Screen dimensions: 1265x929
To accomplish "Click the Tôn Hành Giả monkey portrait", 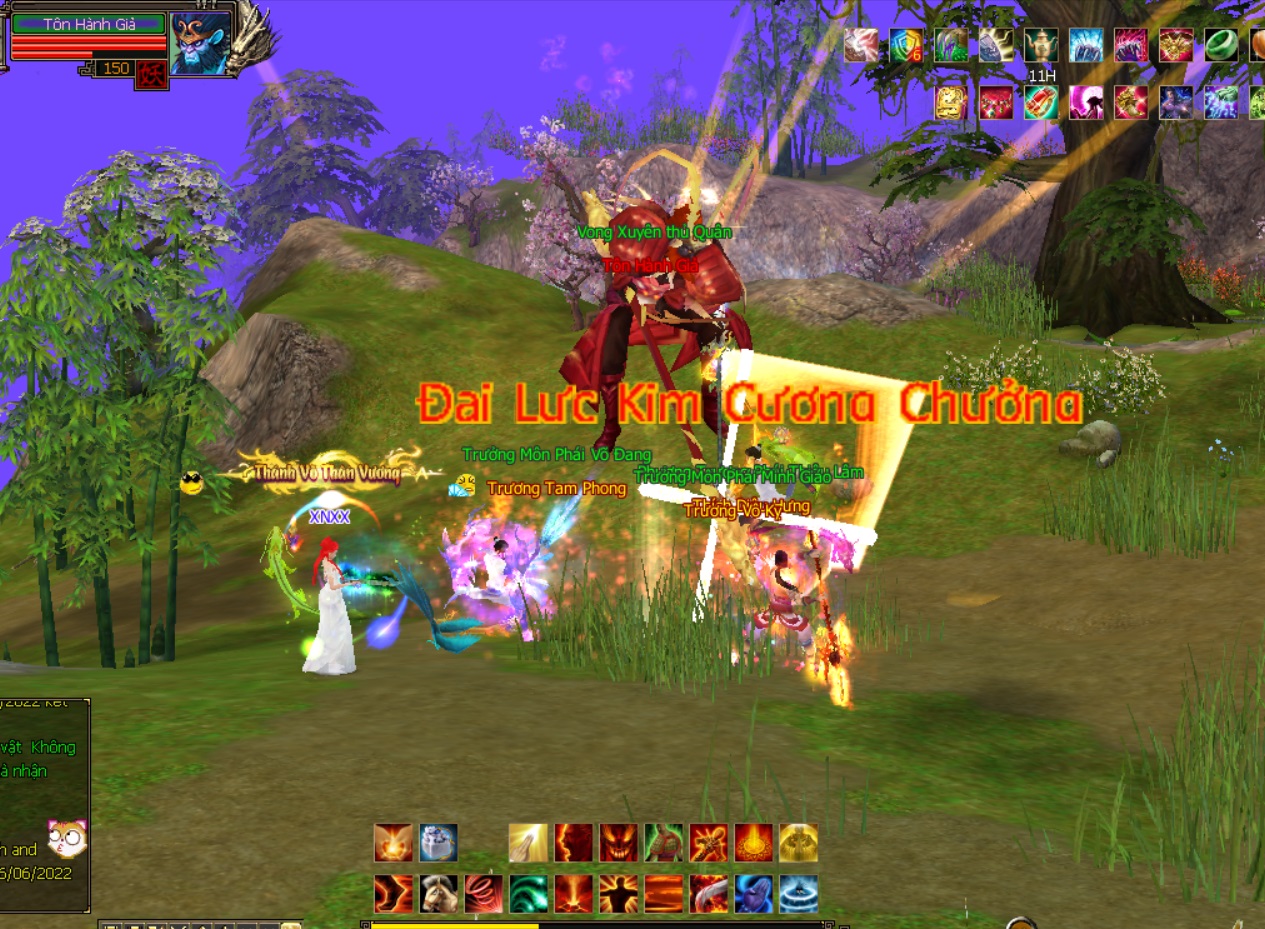I will (200, 43).
